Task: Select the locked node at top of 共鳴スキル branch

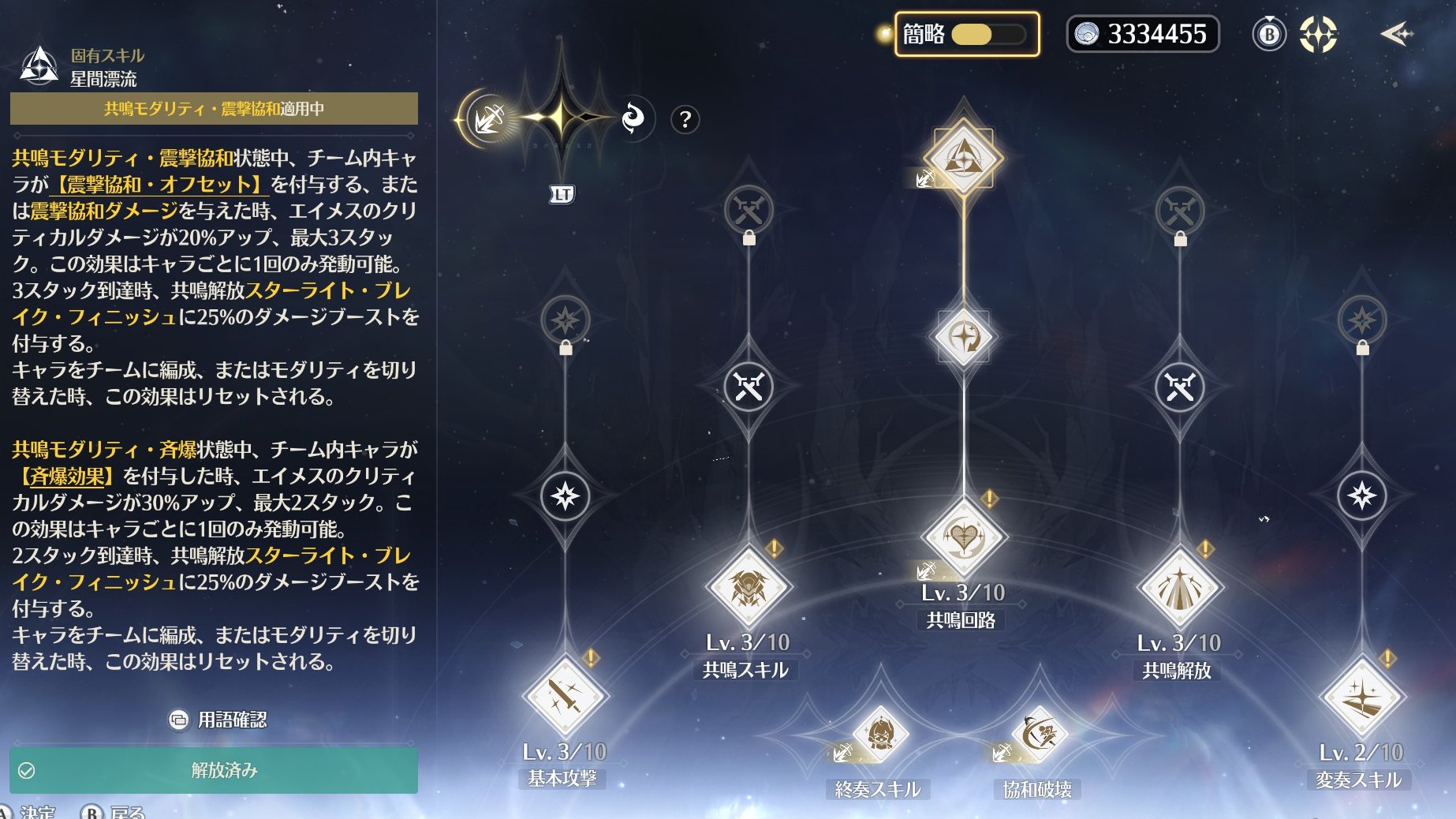Action: pyautogui.click(x=748, y=211)
